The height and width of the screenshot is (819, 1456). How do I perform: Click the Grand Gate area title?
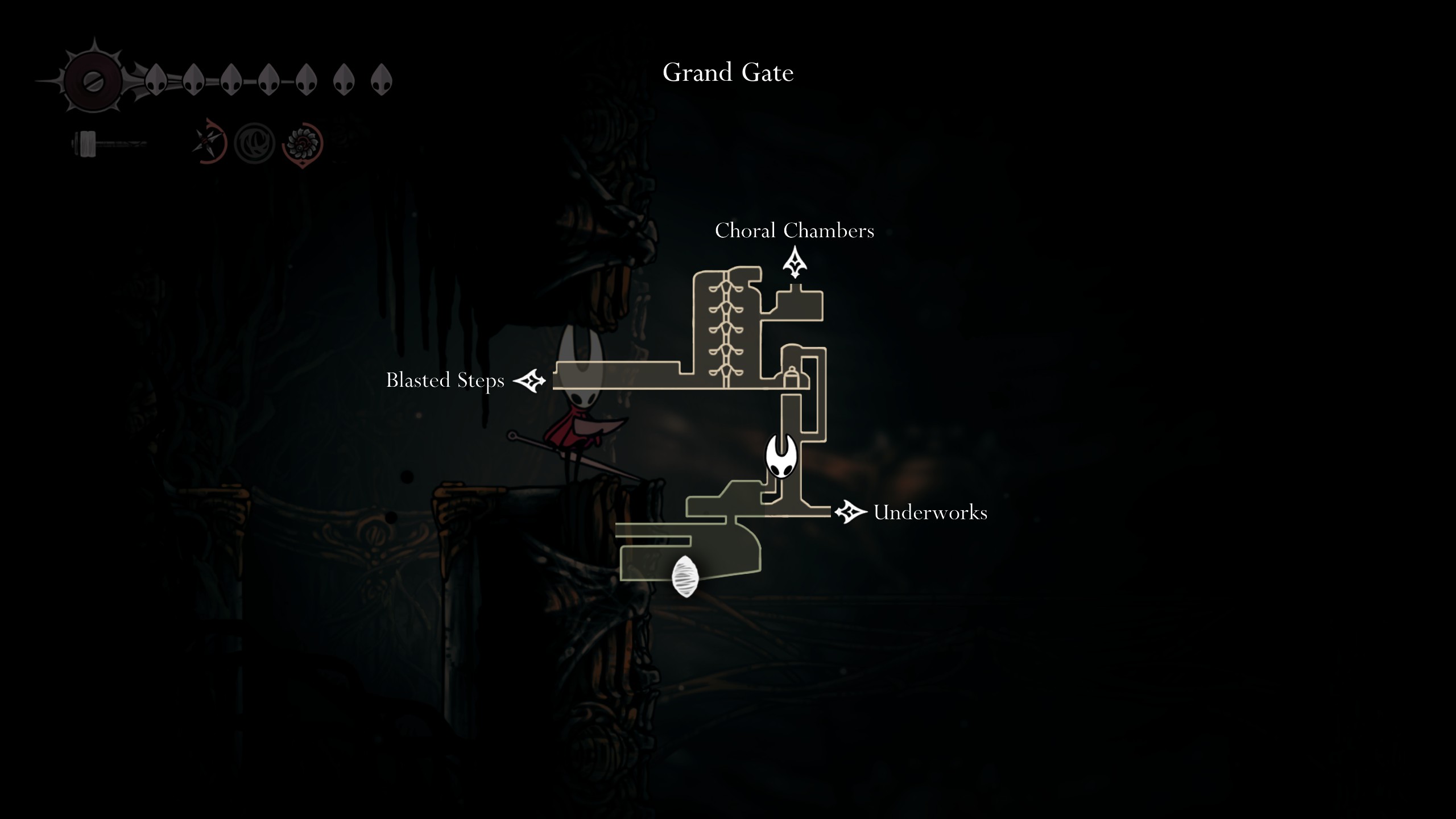pos(728,72)
